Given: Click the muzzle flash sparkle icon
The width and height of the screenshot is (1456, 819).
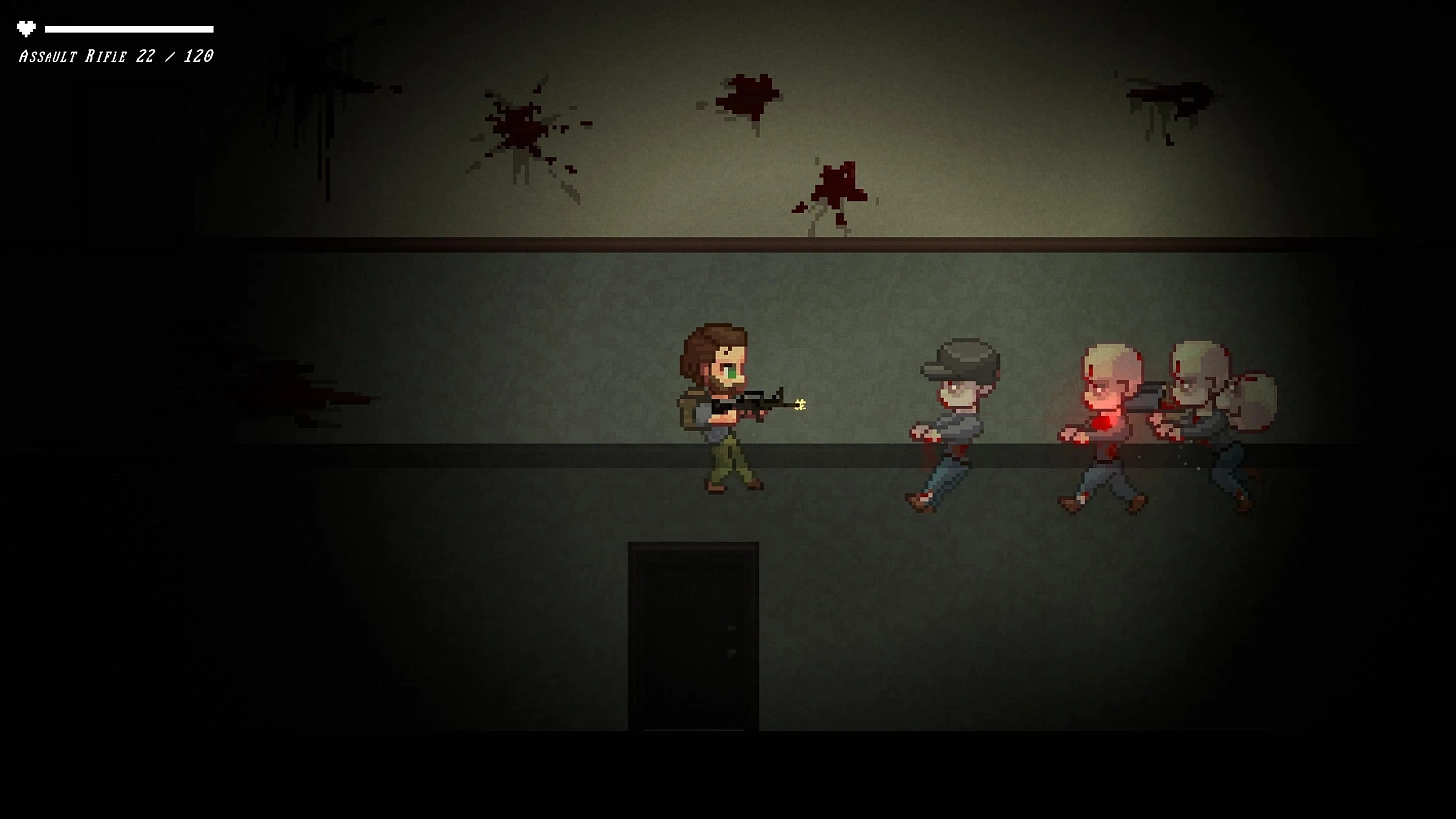Looking at the screenshot, I should 800,405.
